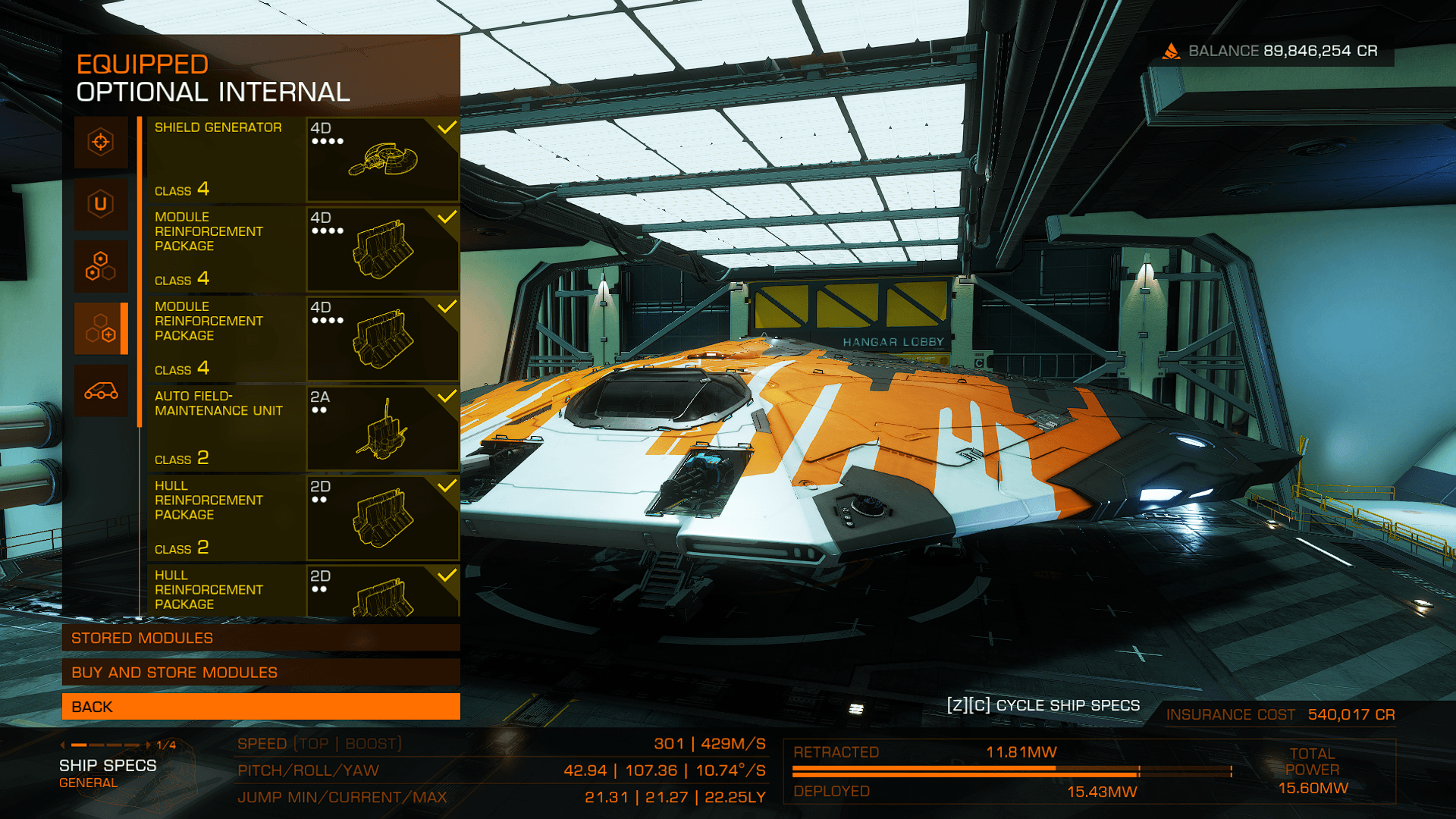Open the planetary vehicle category

tap(101, 391)
